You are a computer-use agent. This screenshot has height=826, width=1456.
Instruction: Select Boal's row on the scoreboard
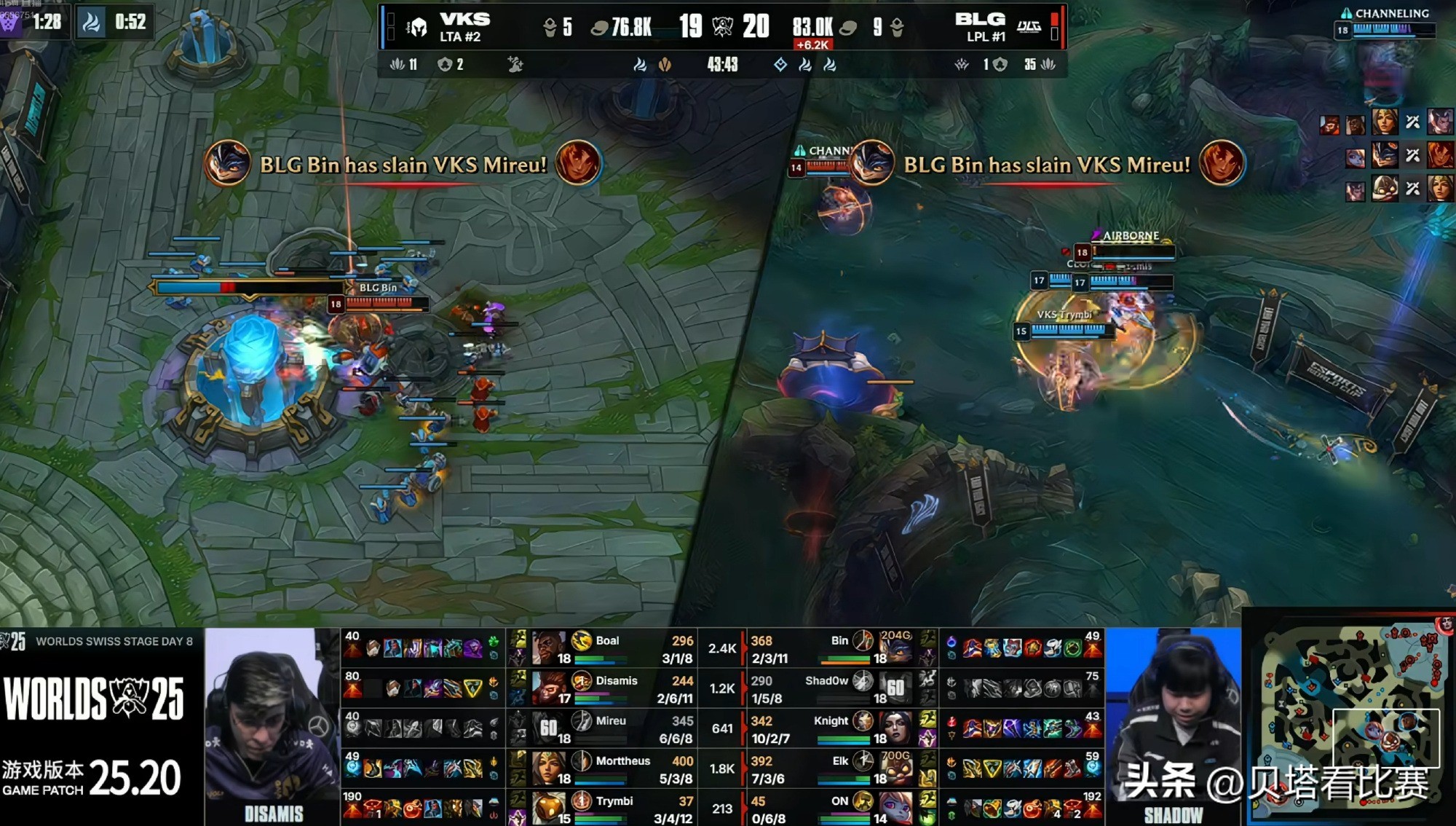pos(610,648)
